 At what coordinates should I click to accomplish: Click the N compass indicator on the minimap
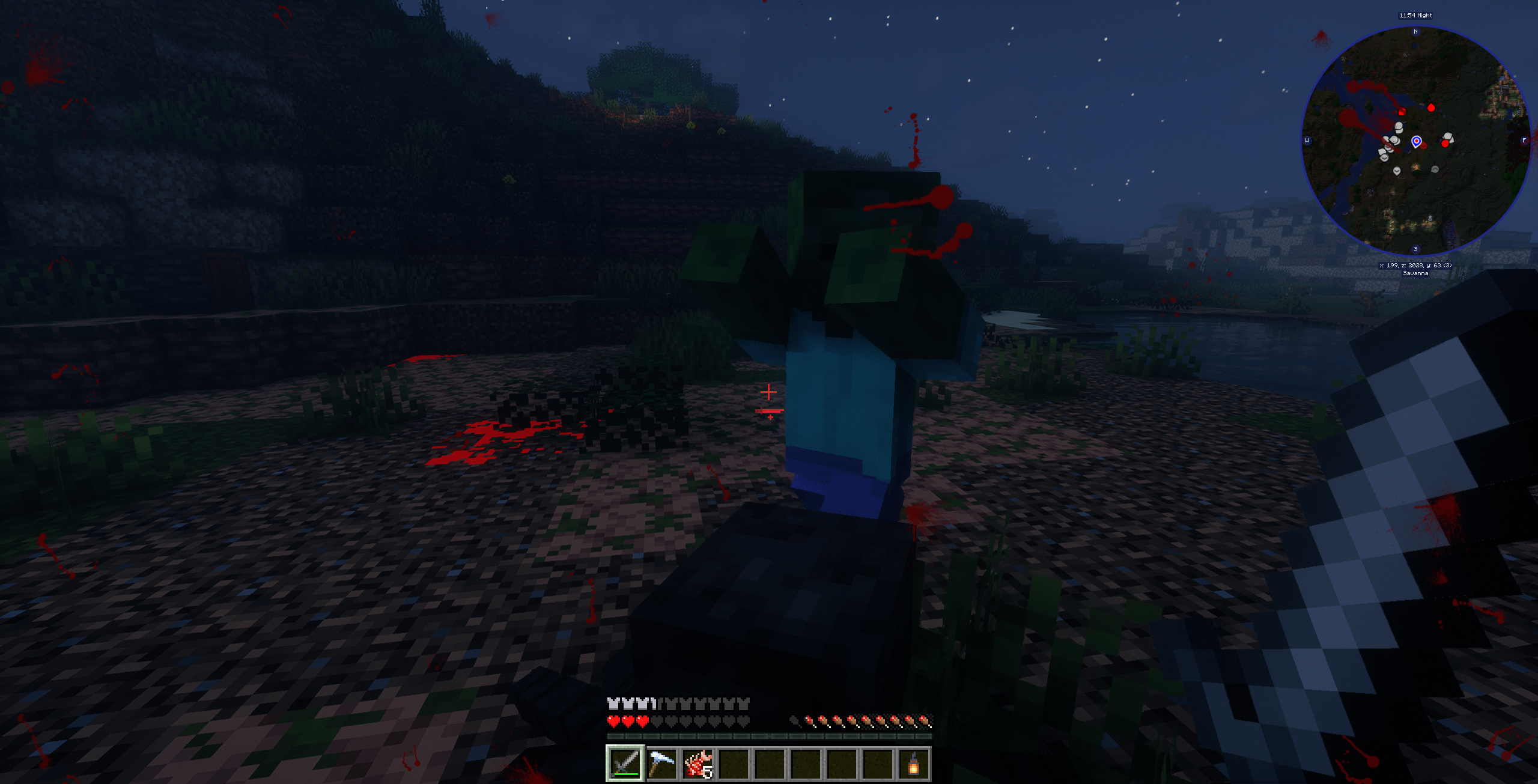(x=1415, y=31)
